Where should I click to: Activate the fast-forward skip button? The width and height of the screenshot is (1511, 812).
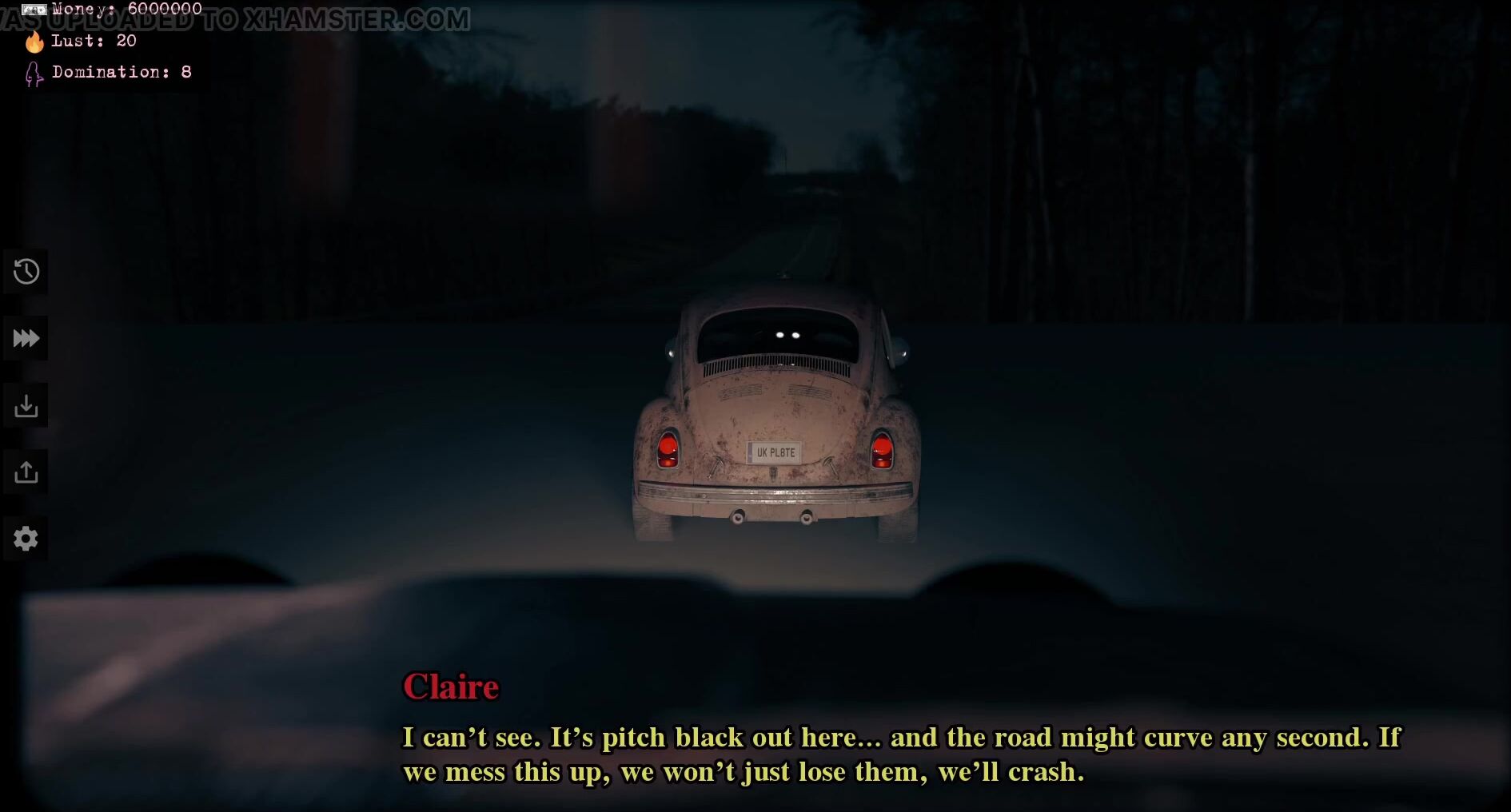click(26, 339)
